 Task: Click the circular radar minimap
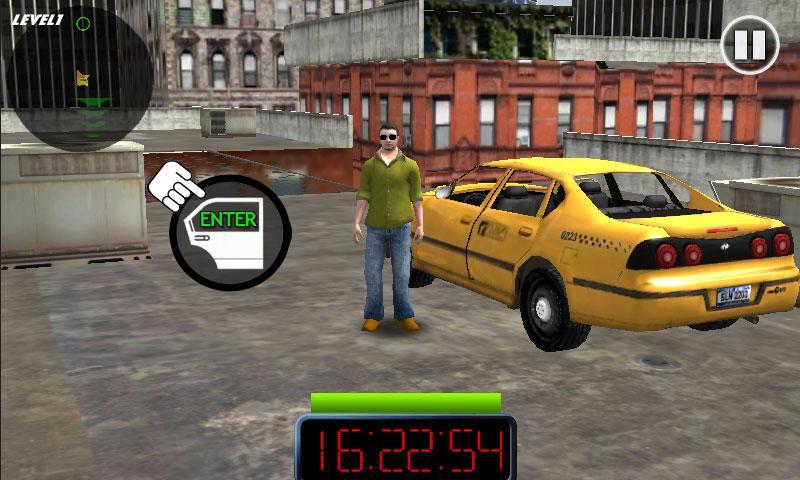coord(80,77)
